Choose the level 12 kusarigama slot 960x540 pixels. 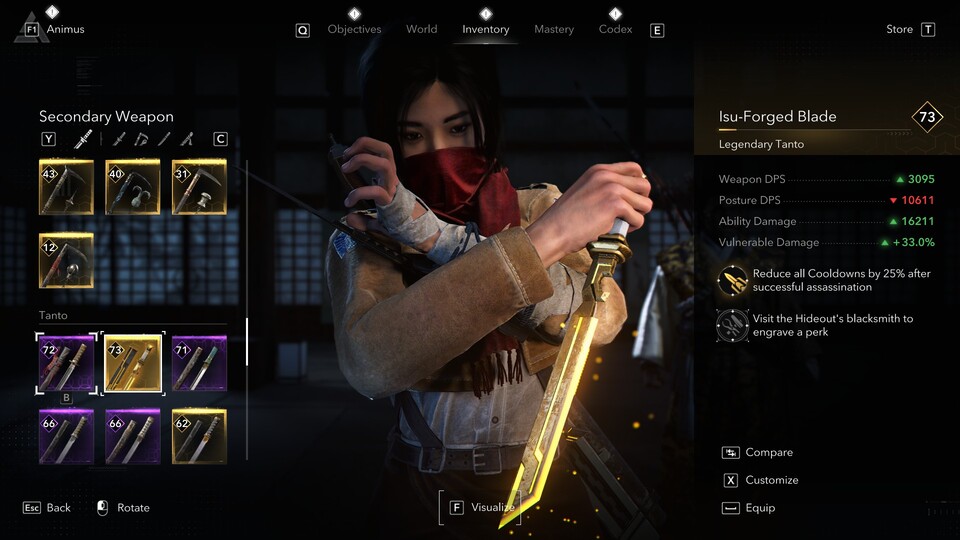tap(66, 260)
